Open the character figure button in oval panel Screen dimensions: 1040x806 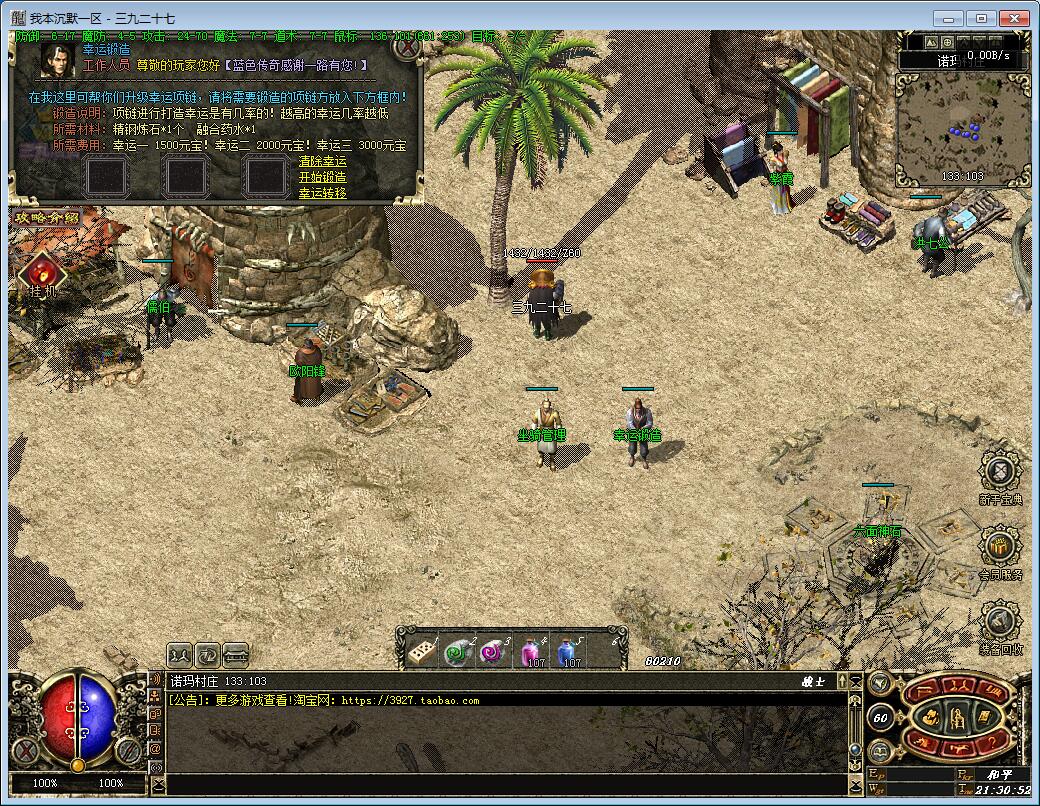coord(957,717)
